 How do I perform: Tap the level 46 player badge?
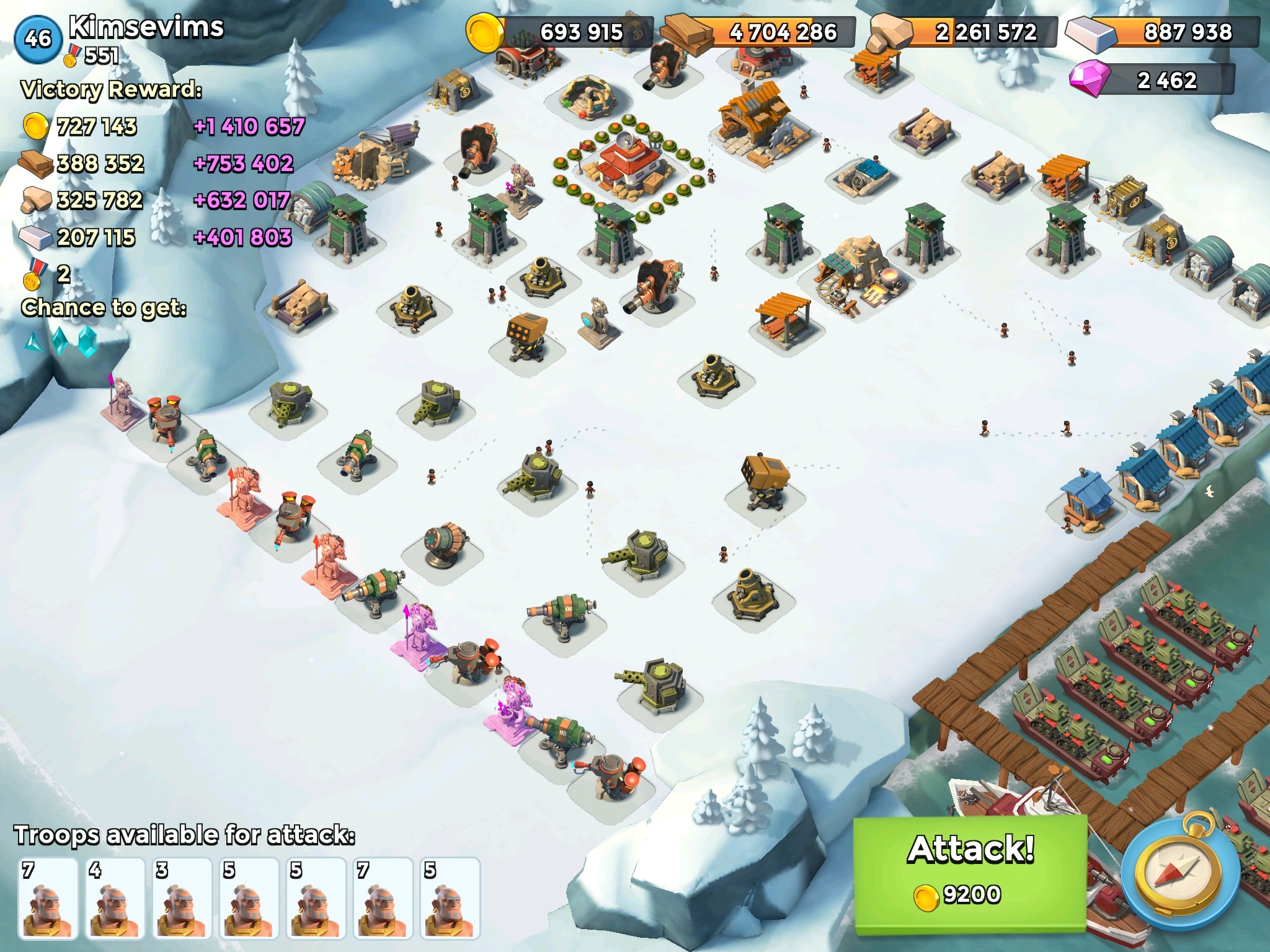pyautogui.click(x=38, y=38)
